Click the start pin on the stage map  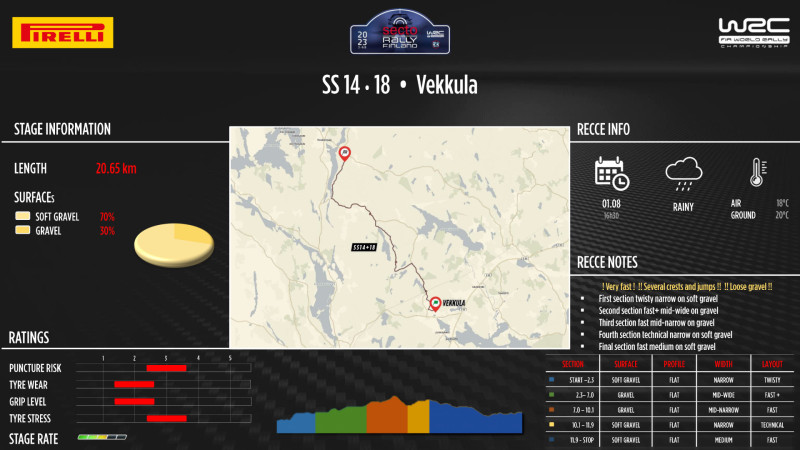point(345,153)
